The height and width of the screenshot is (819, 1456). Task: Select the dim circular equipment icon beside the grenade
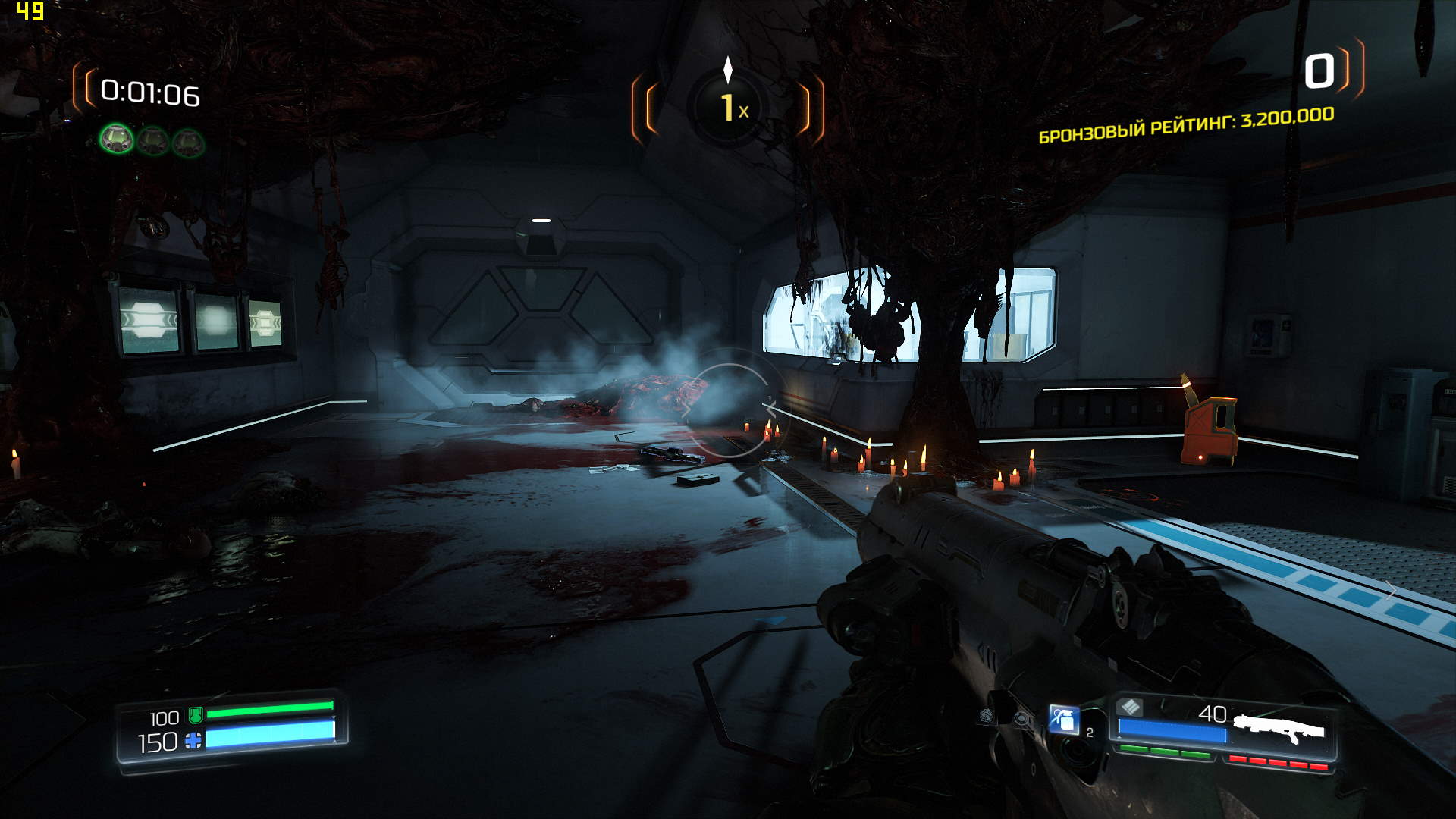coord(1022,718)
